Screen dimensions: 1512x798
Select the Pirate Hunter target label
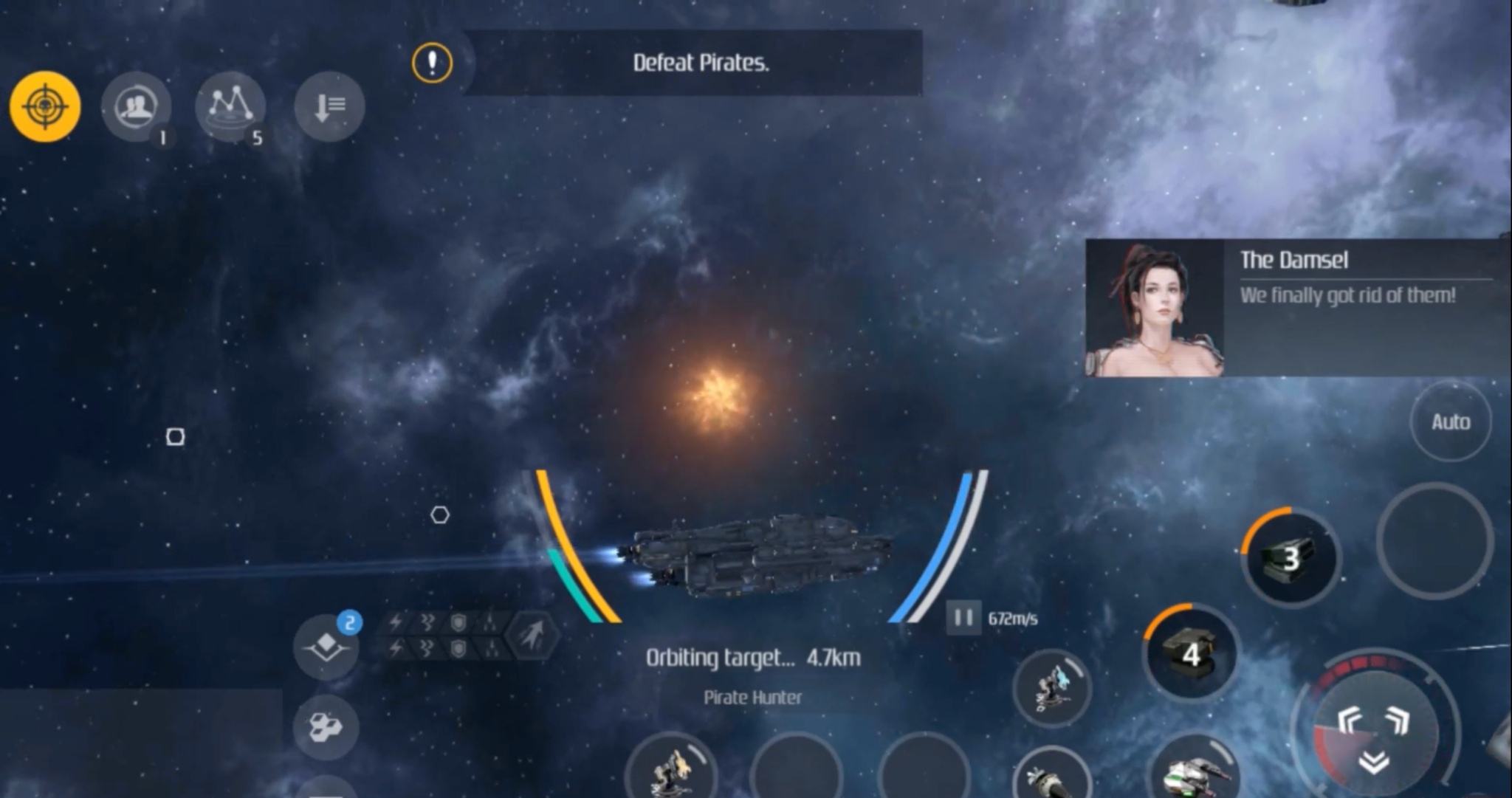[x=751, y=698]
